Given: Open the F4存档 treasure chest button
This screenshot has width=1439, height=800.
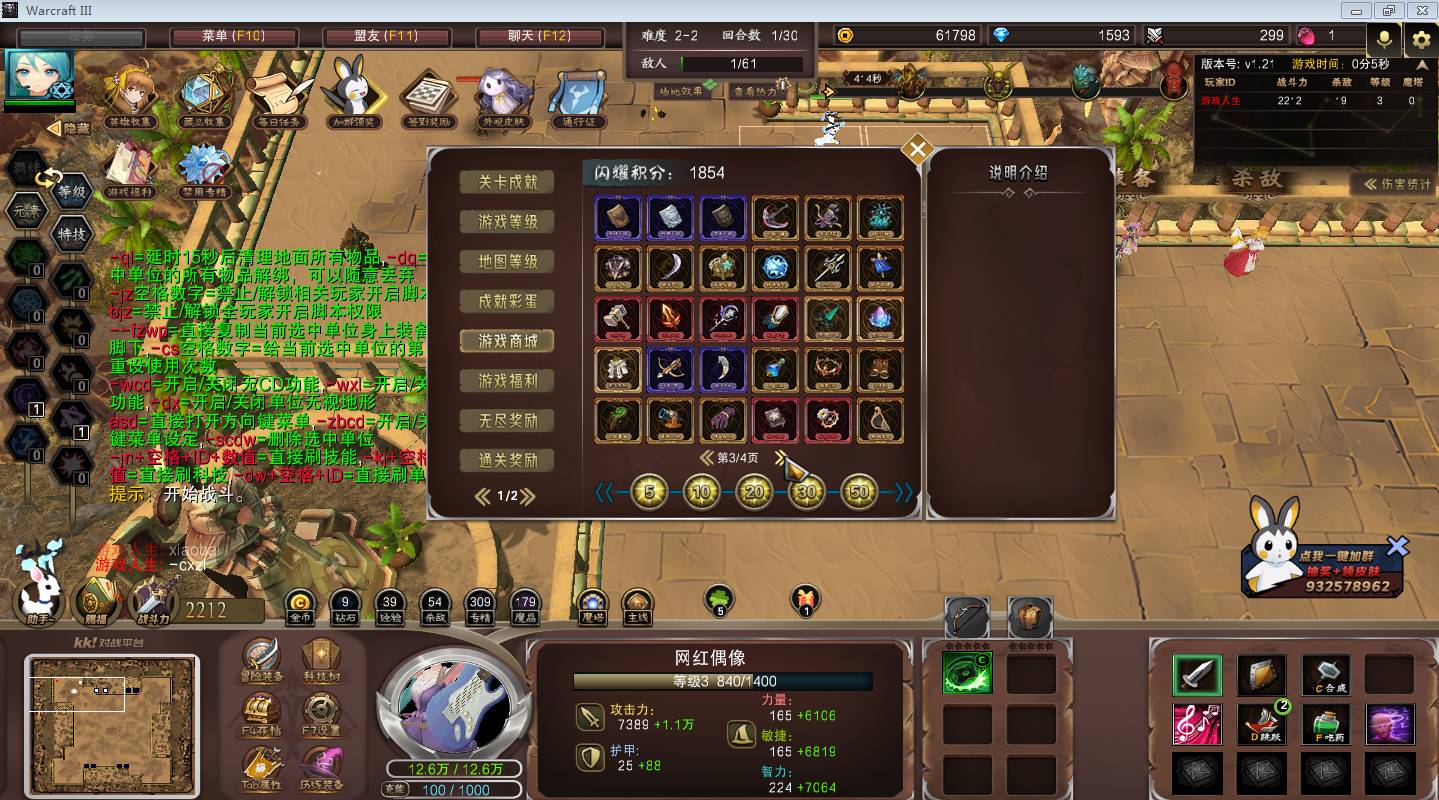Looking at the screenshot, I should [262, 714].
